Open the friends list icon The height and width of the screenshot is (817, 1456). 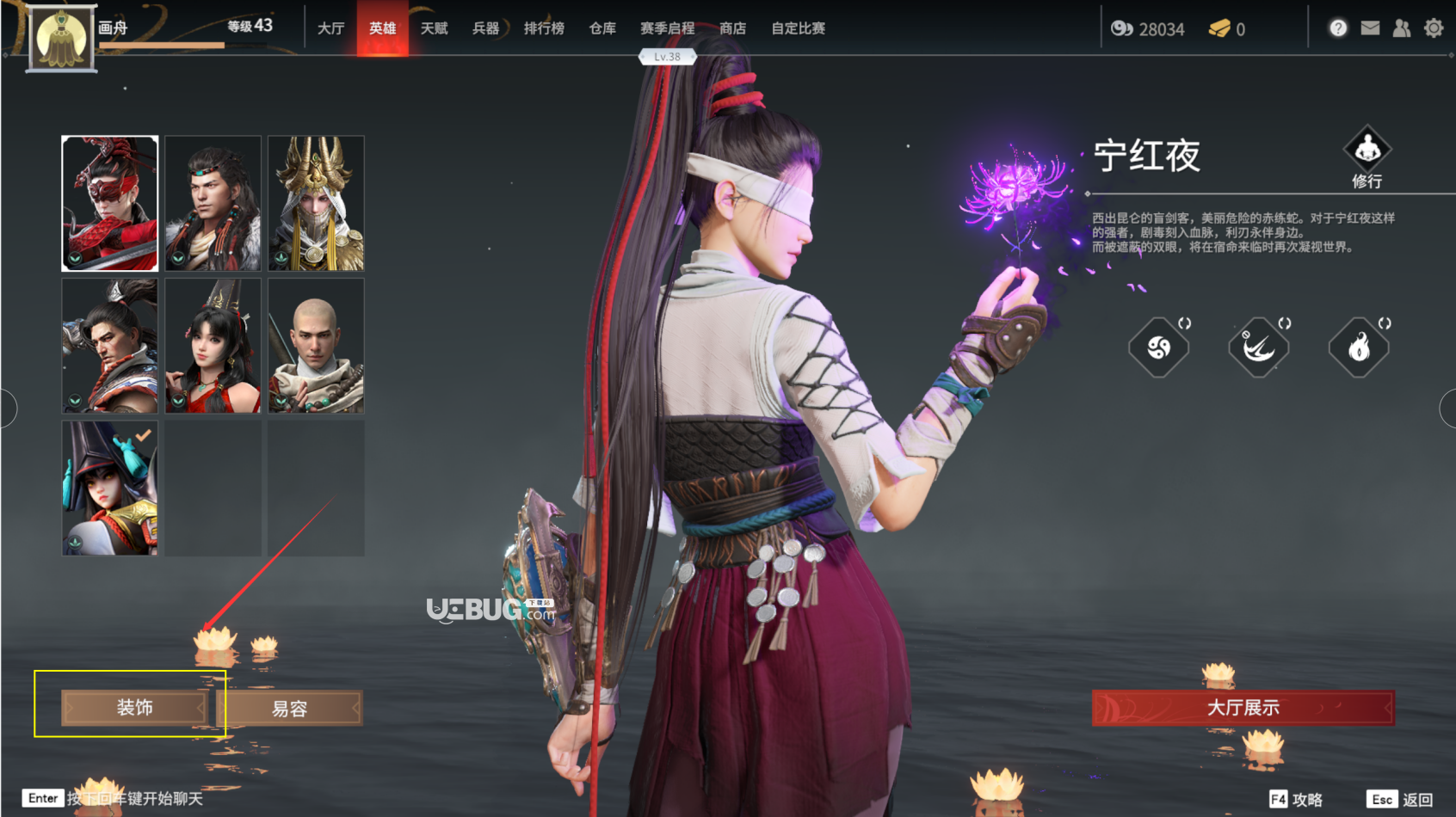[1401, 28]
